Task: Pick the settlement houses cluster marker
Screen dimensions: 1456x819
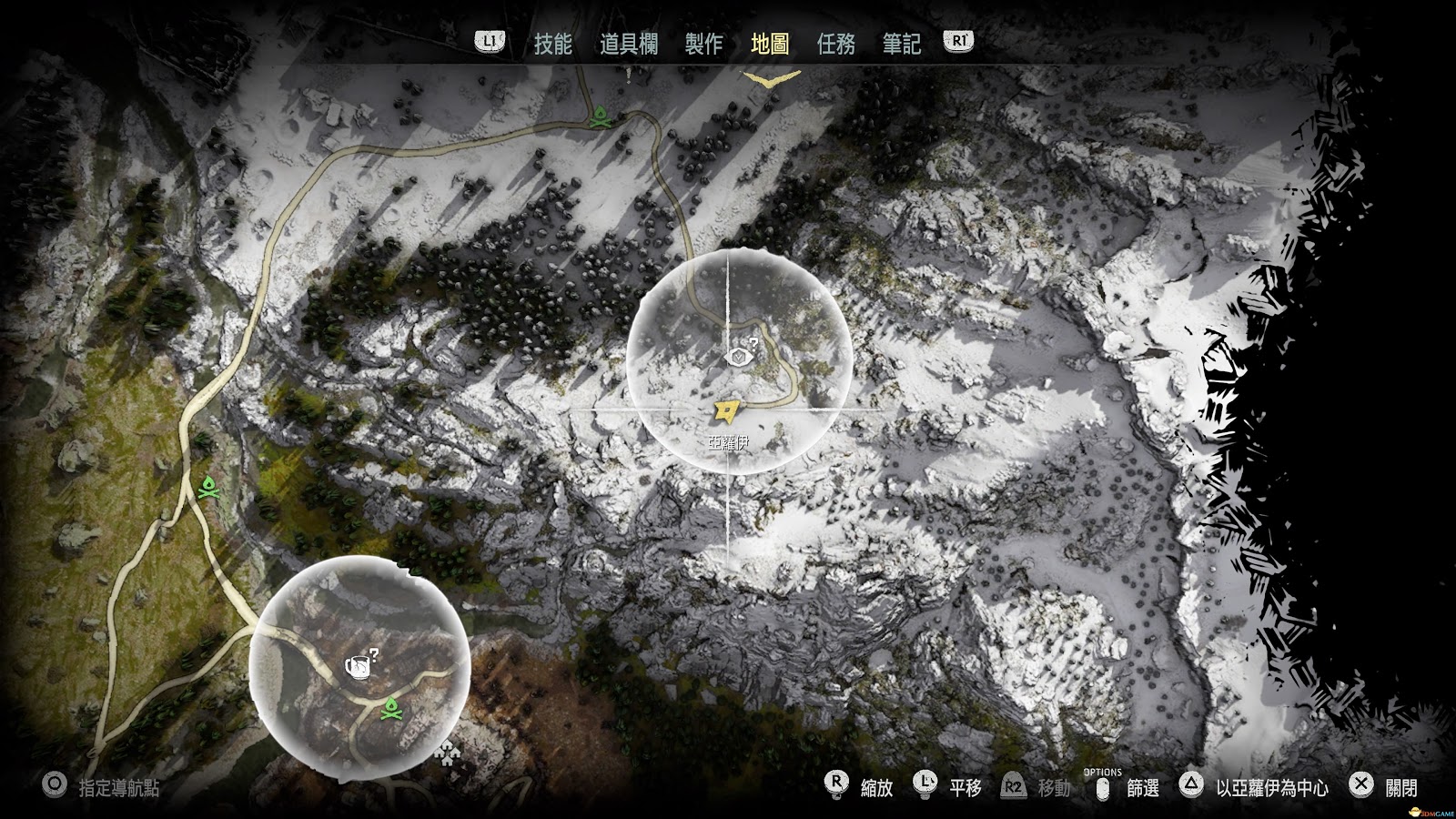Action: (x=447, y=753)
